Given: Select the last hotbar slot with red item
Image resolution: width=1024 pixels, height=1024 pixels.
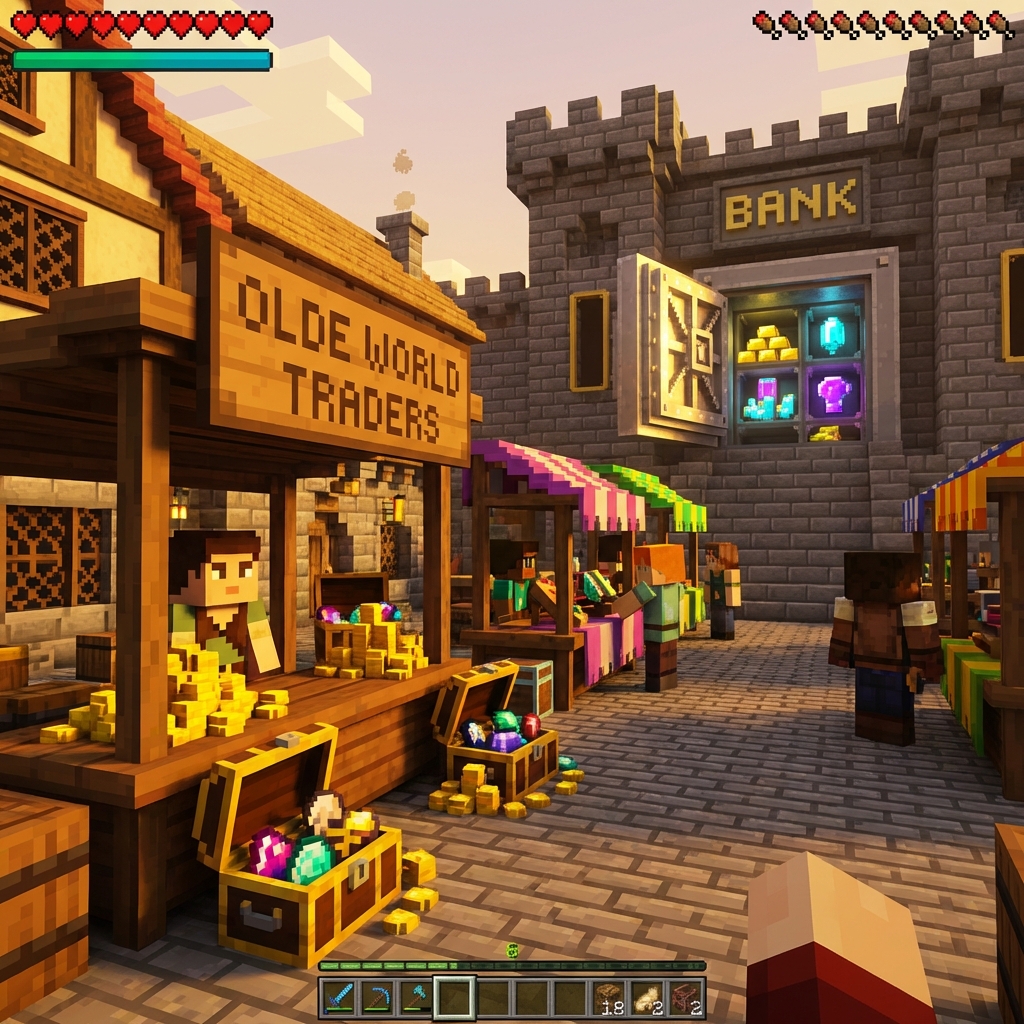Looking at the screenshot, I should point(685,997).
